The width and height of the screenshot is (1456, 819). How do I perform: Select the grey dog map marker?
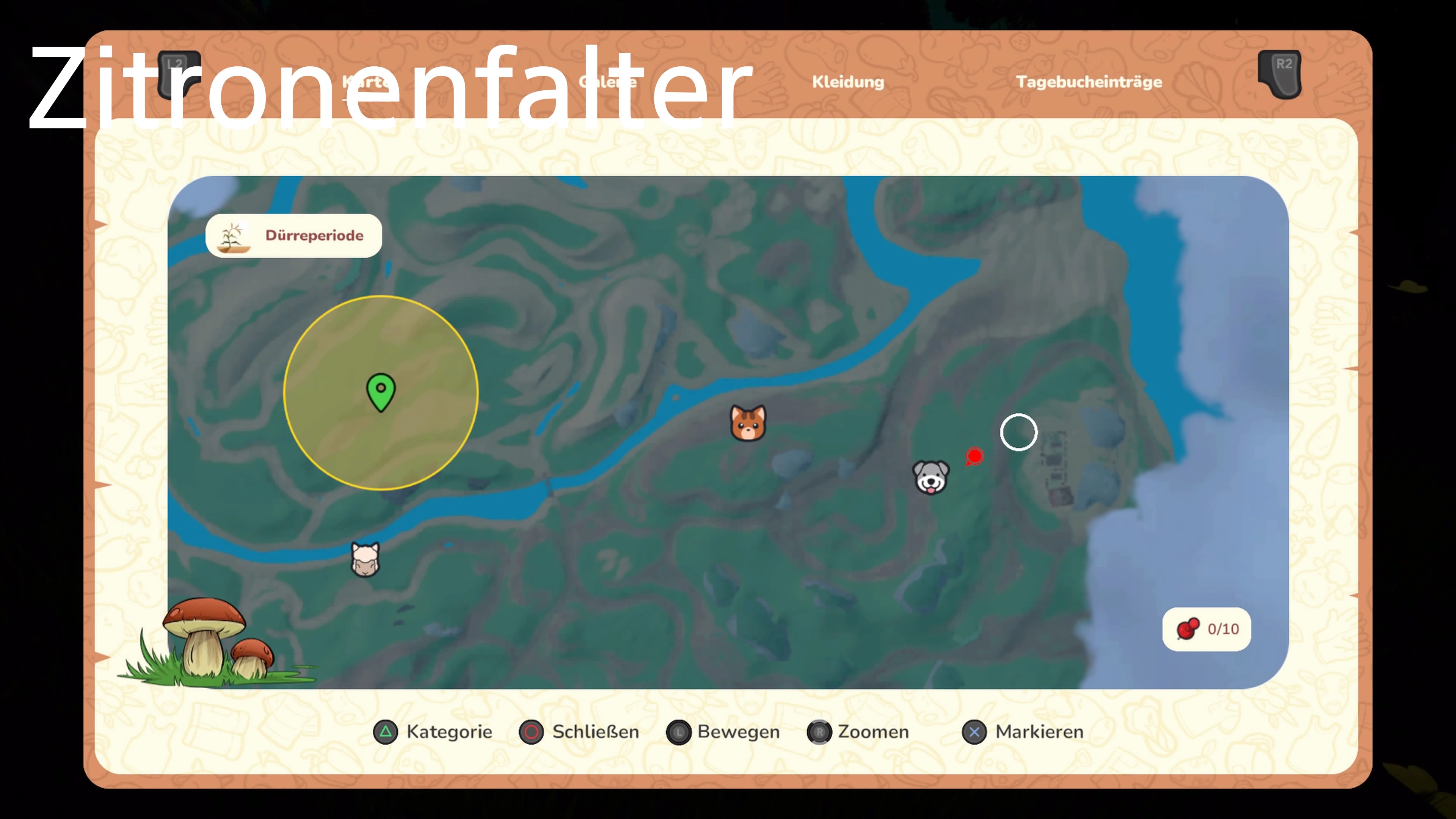pos(931,477)
